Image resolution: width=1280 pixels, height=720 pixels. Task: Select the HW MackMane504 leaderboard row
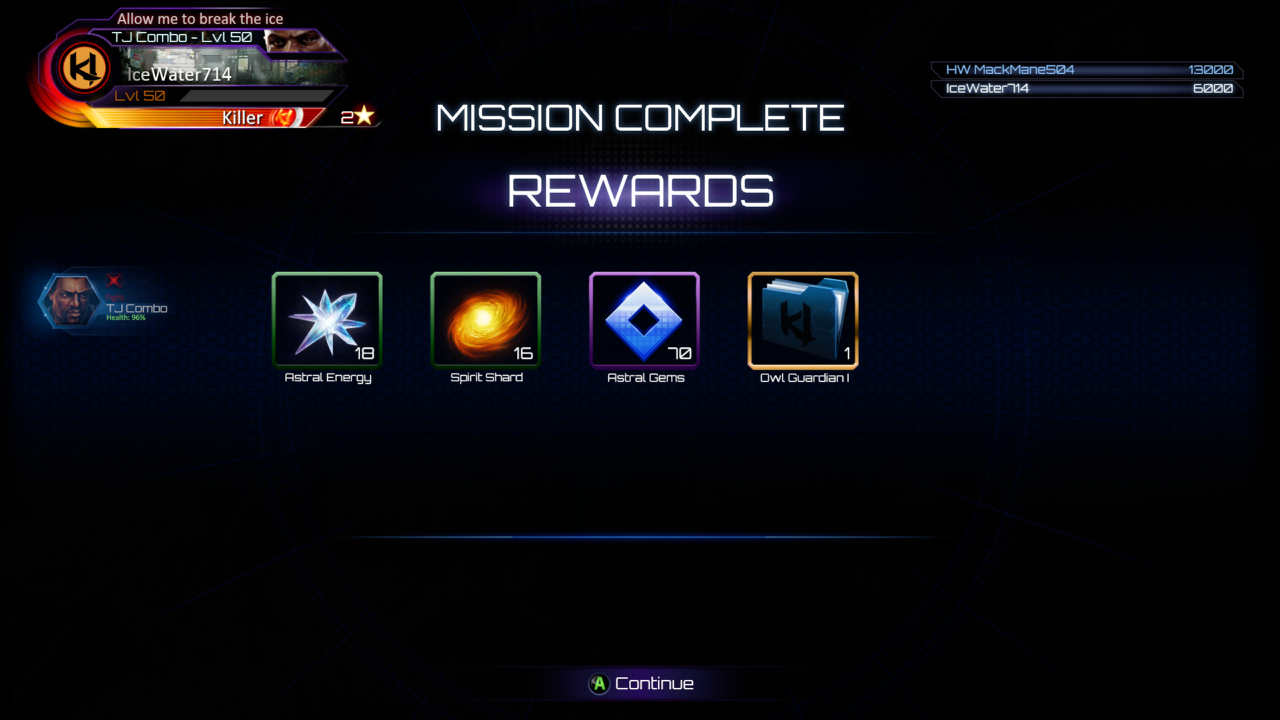click(x=1087, y=70)
